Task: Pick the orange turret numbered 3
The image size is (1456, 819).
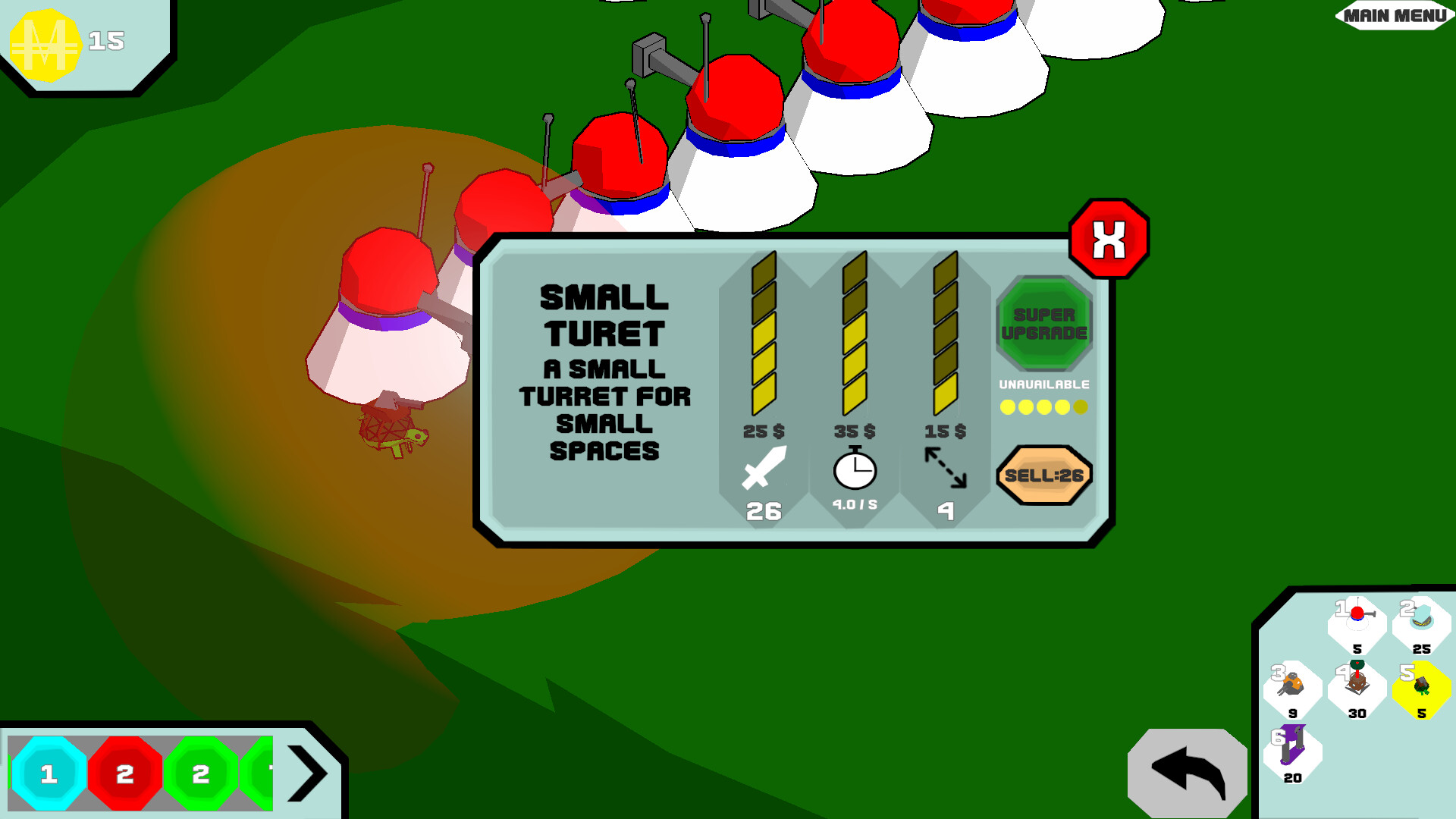Action: pos(1291,686)
